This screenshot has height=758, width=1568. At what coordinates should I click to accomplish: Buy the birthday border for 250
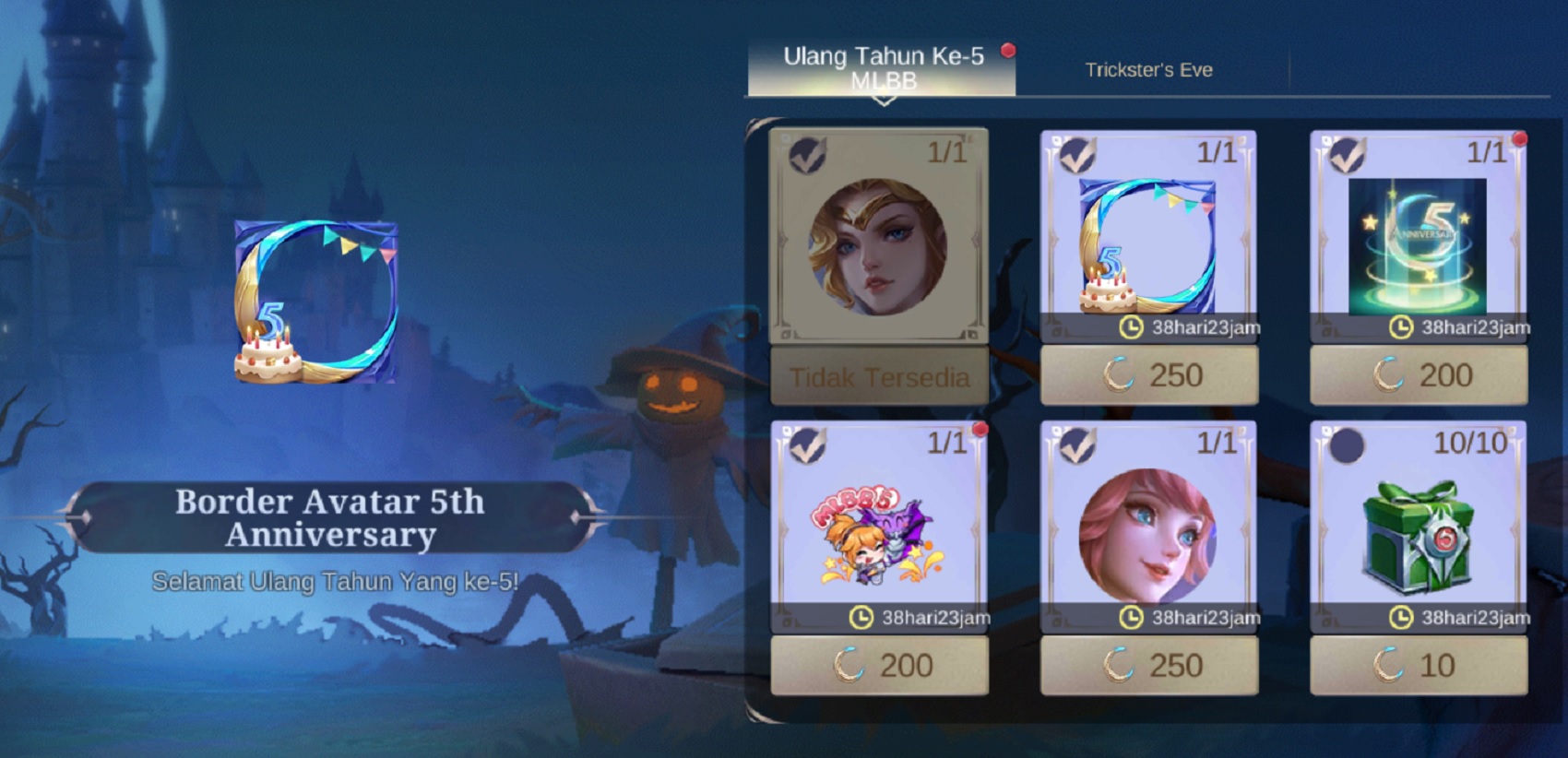(x=1148, y=374)
